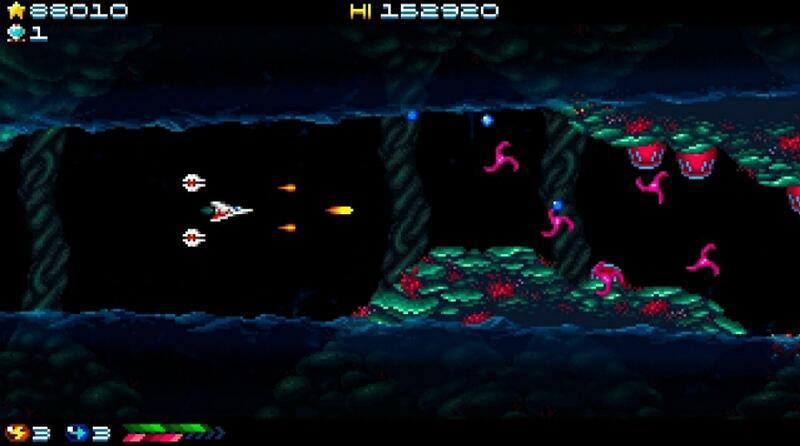Viewport: 800px width, 446px height.
Task: Select the blue weapon icon
Action: point(77,433)
